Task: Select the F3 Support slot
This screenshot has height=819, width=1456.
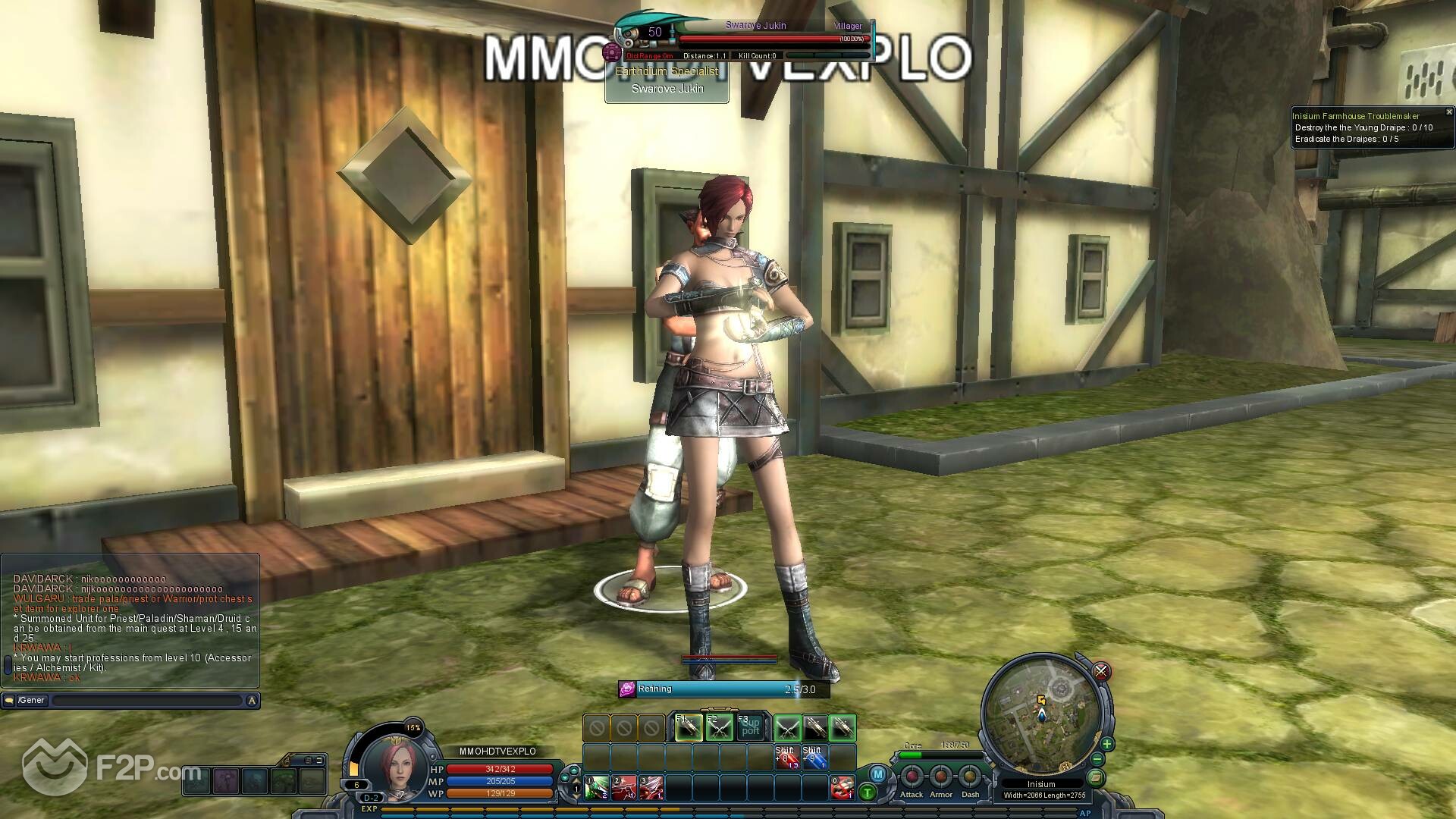Action: click(x=750, y=728)
